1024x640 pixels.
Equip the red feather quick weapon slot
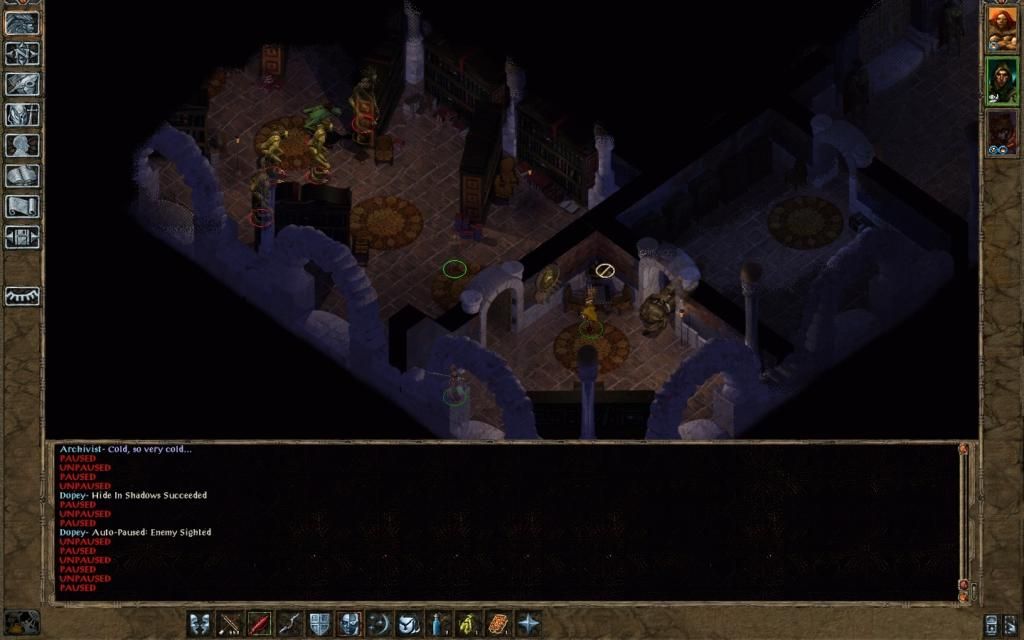coord(259,624)
